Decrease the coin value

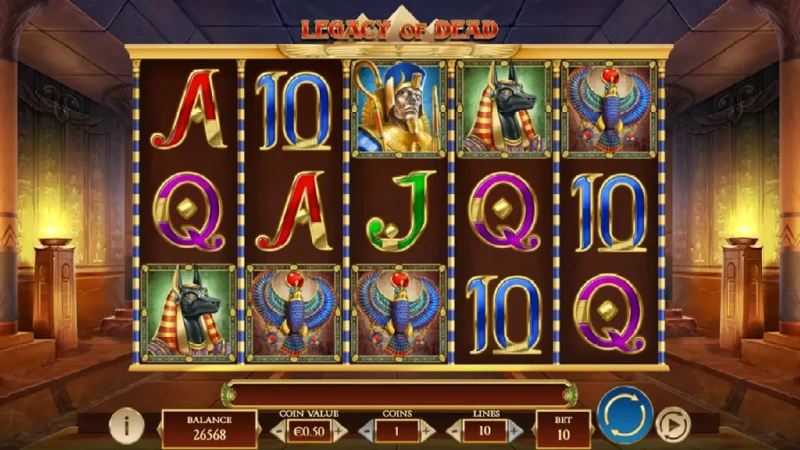click(277, 431)
